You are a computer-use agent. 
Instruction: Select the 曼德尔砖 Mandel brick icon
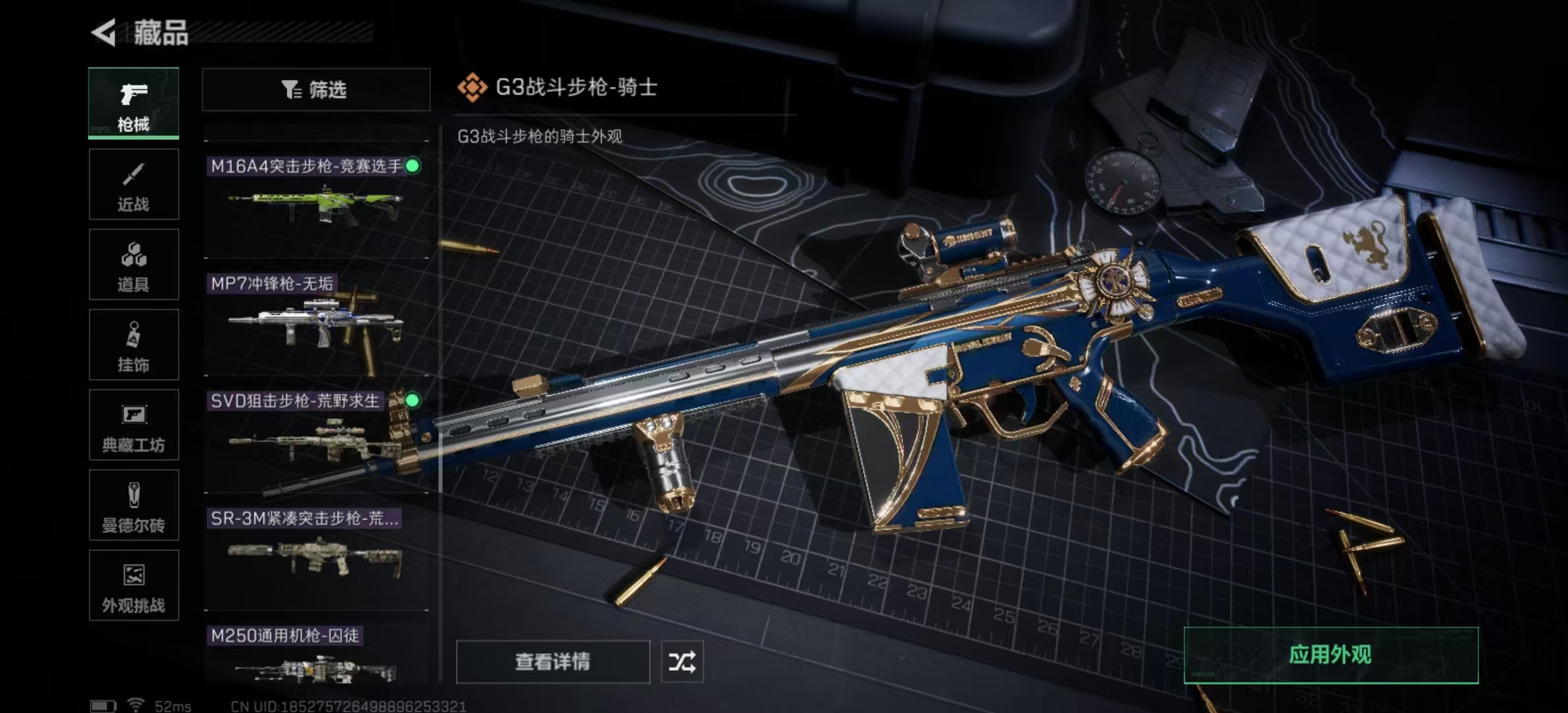[133, 505]
